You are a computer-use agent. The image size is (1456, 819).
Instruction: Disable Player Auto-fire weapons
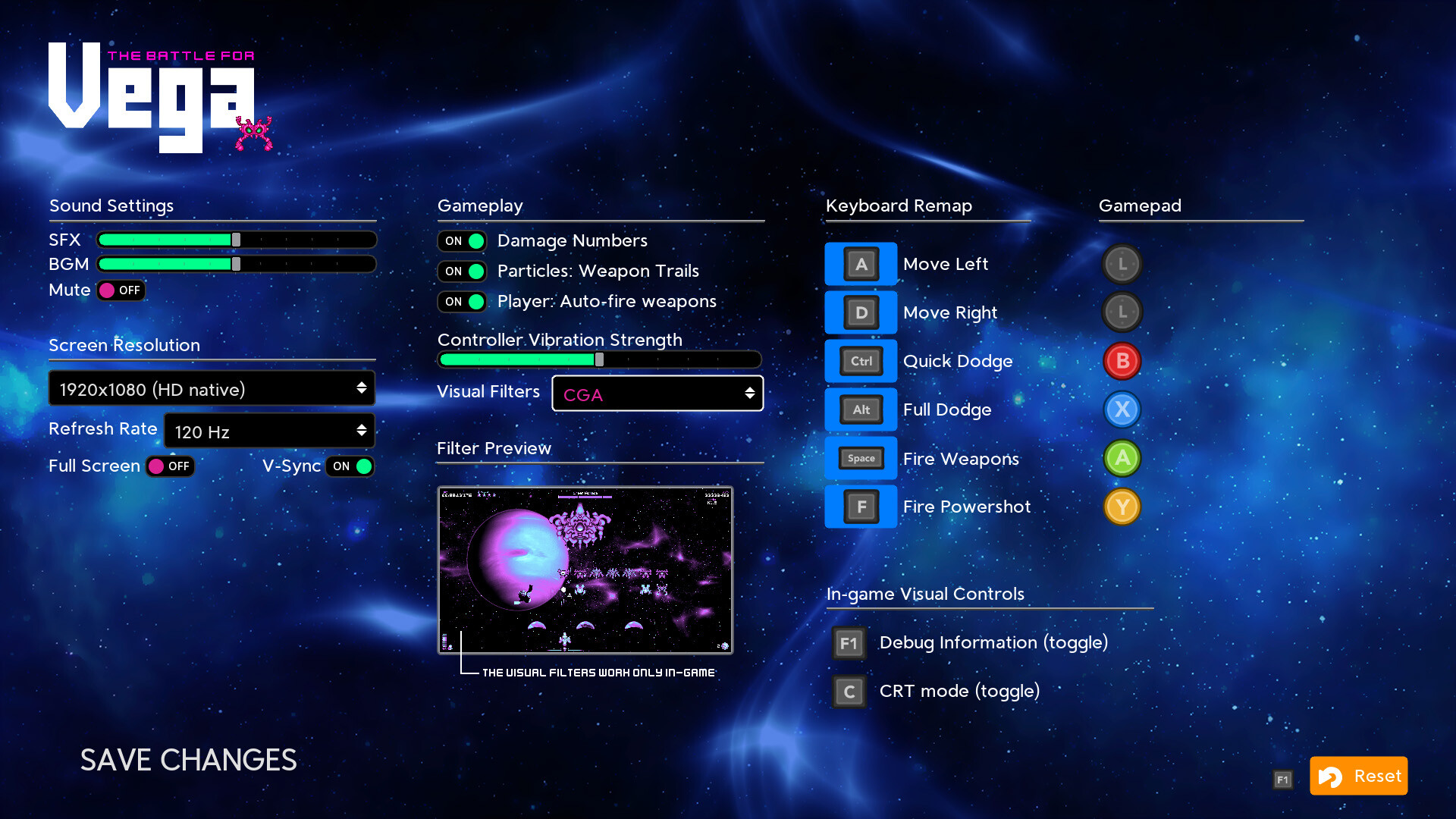pos(462,301)
